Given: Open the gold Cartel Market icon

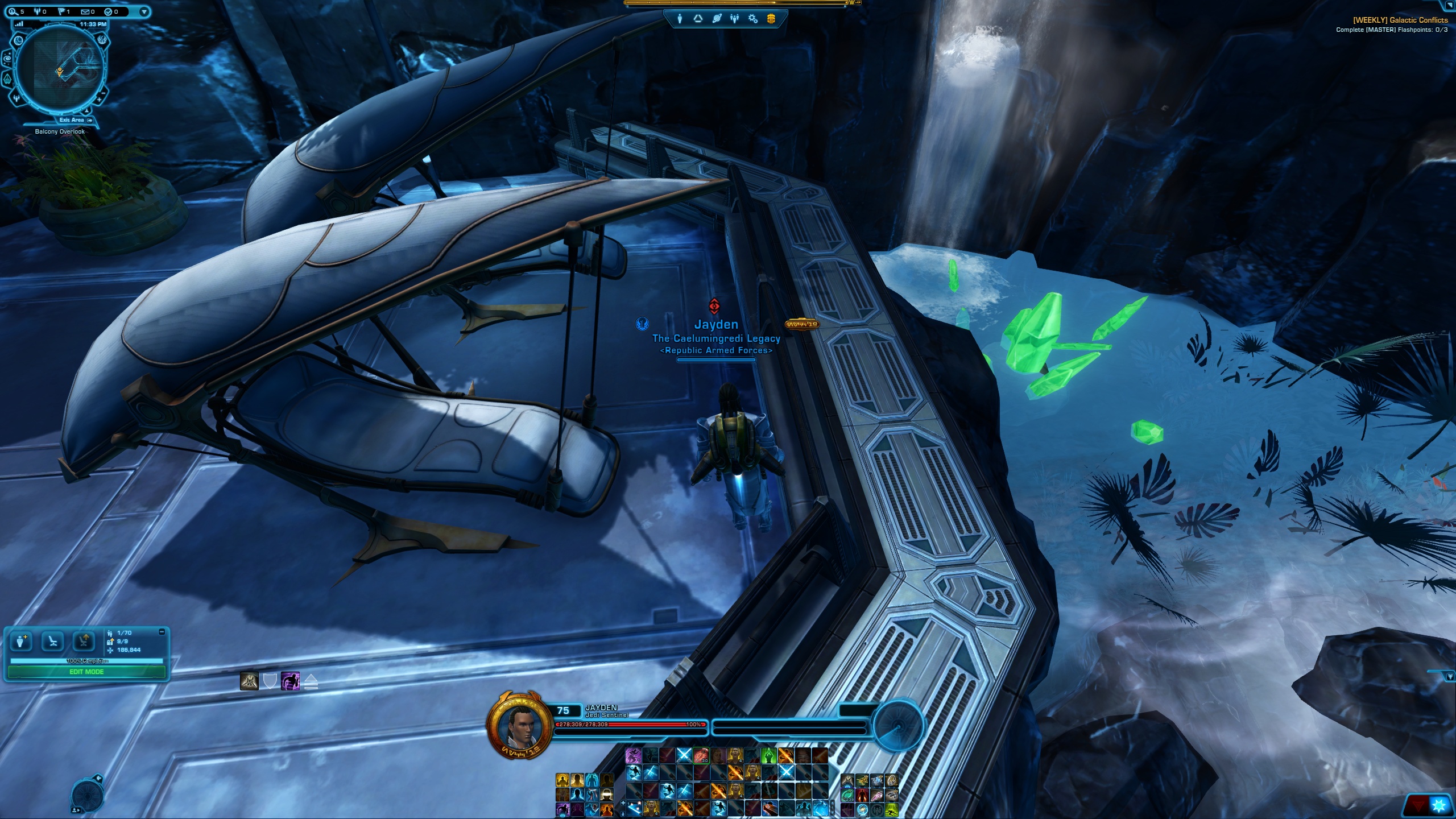Looking at the screenshot, I should pos(771,19).
